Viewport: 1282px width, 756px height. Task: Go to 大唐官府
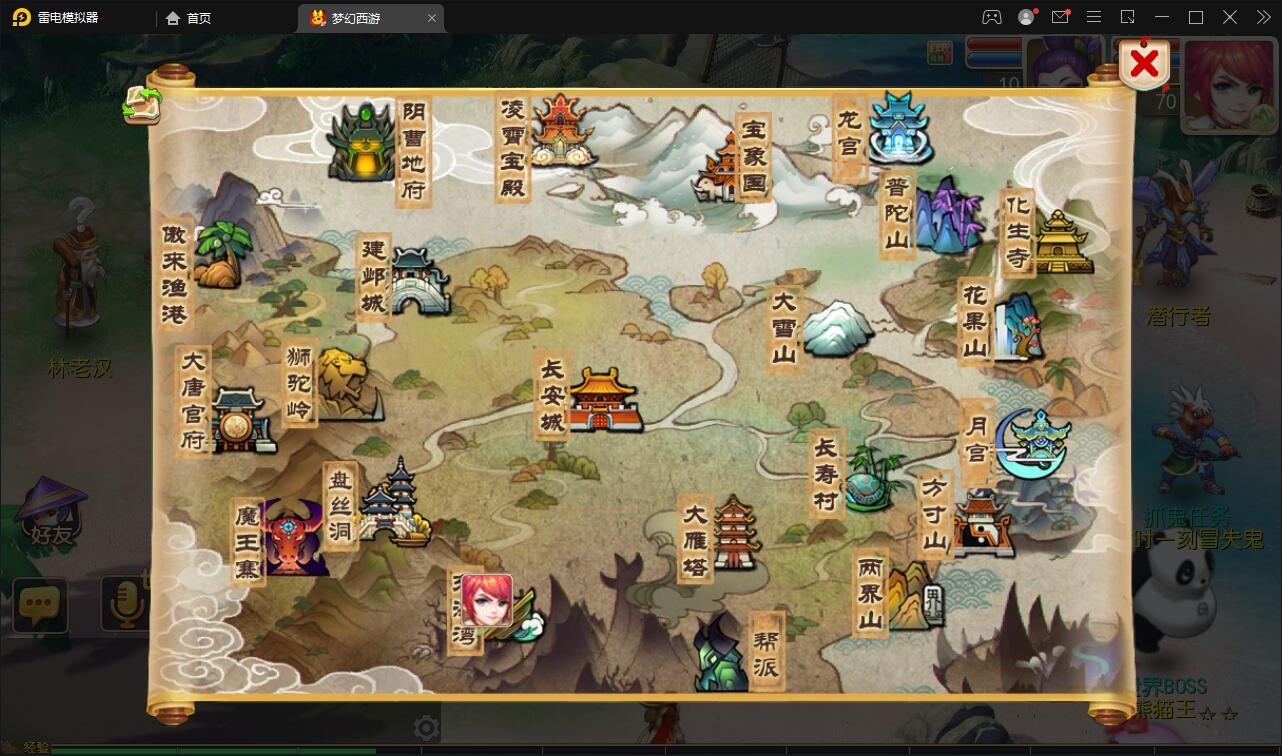236,419
